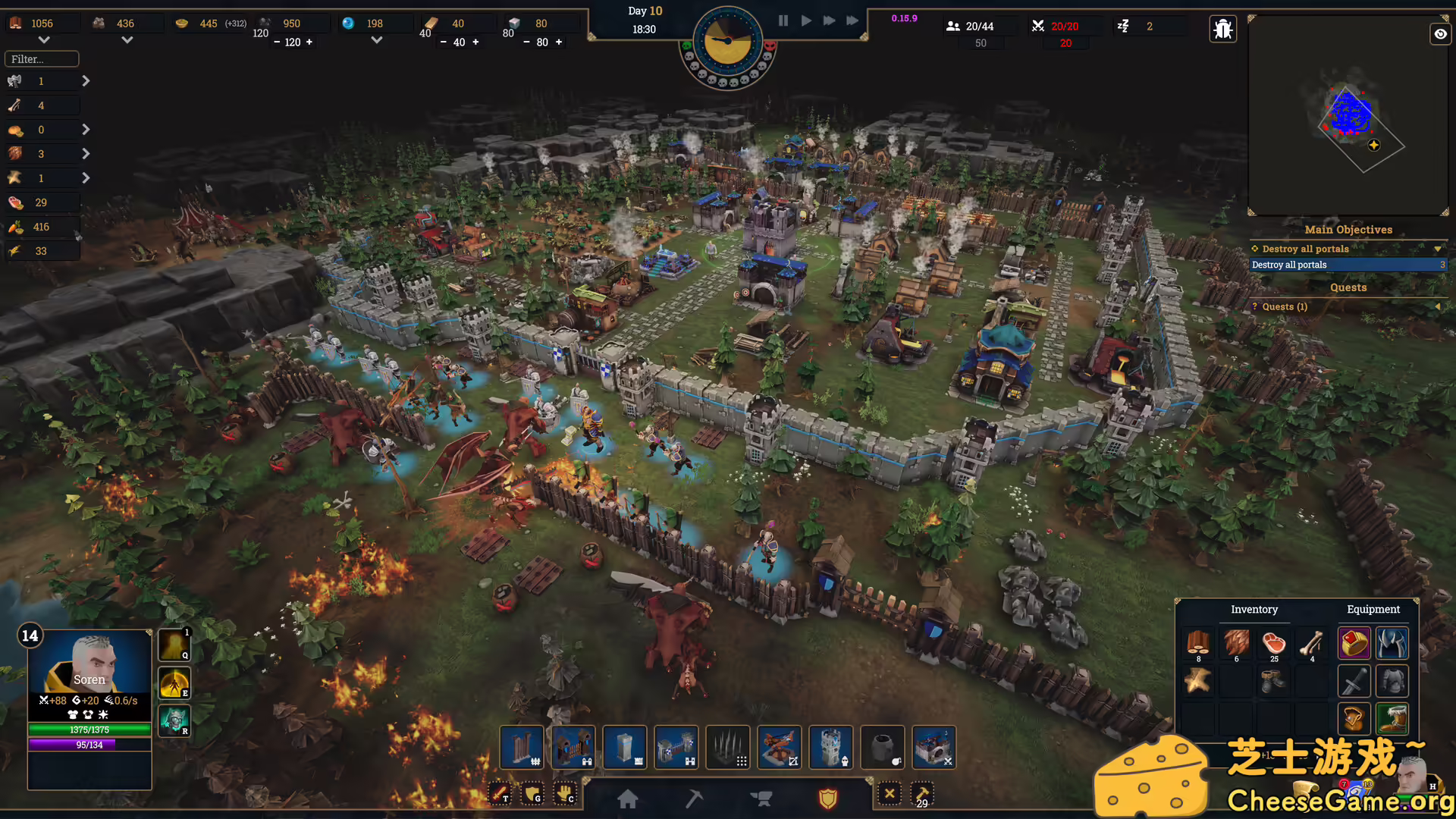
Task: Click the Filter input field
Action: (x=42, y=59)
